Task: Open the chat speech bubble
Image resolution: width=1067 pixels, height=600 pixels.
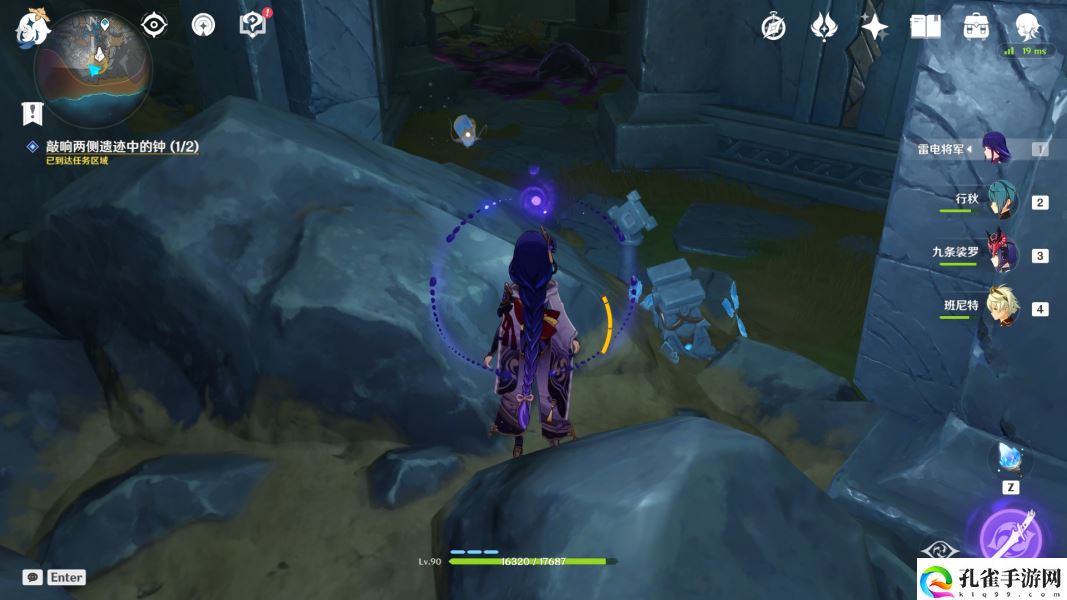Action: pyautogui.click(x=32, y=577)
